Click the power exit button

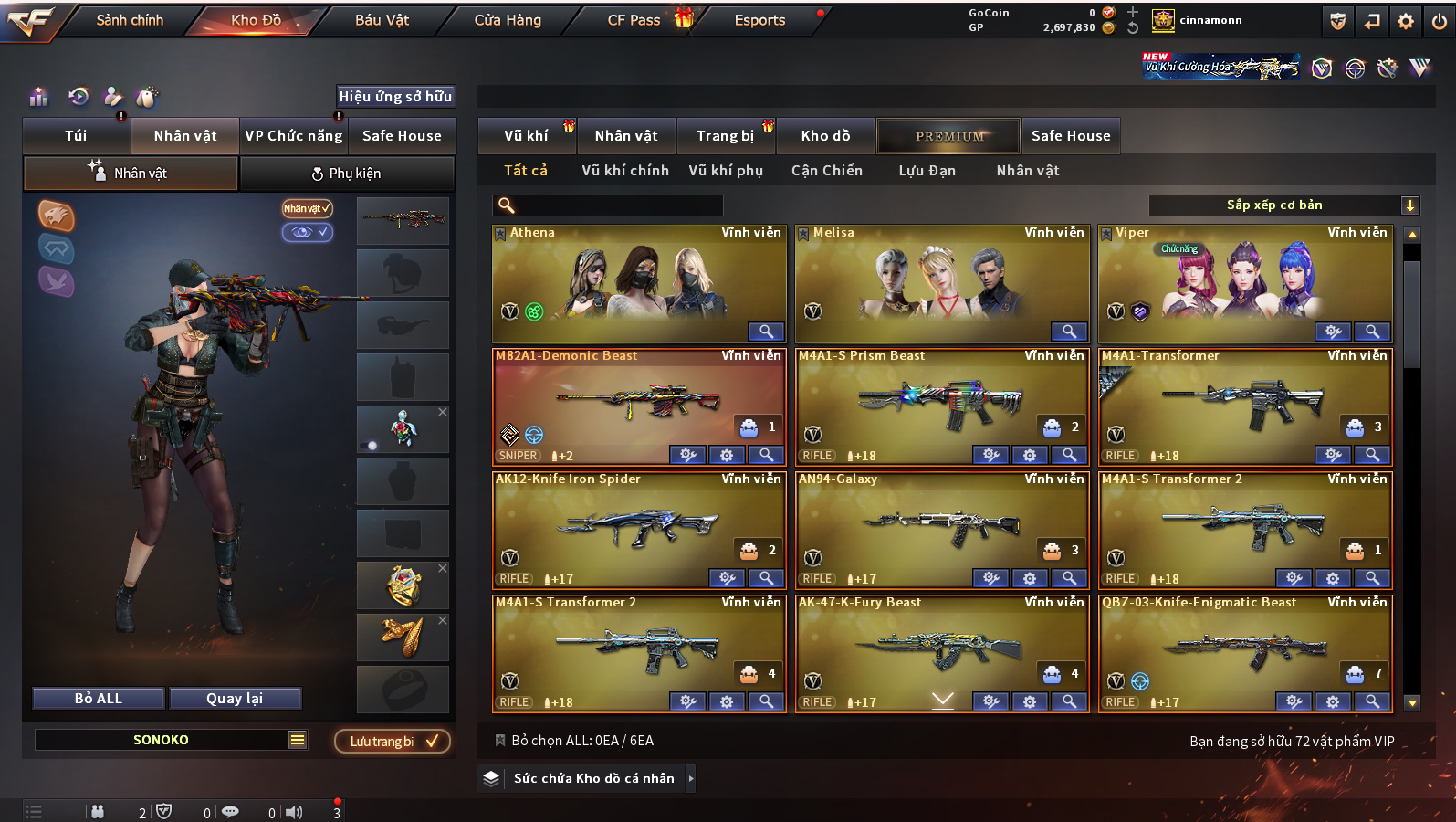pos(1440,21)
